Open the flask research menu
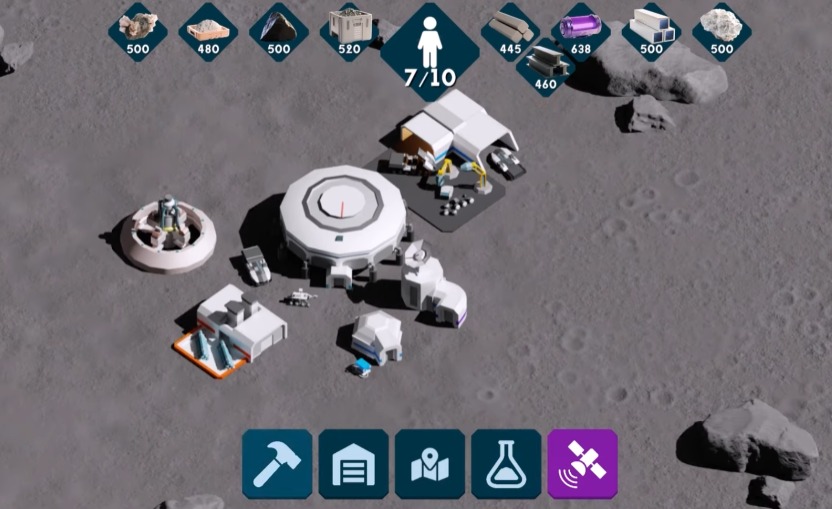The height and width of the screenshot is (509, 832). 506,464
